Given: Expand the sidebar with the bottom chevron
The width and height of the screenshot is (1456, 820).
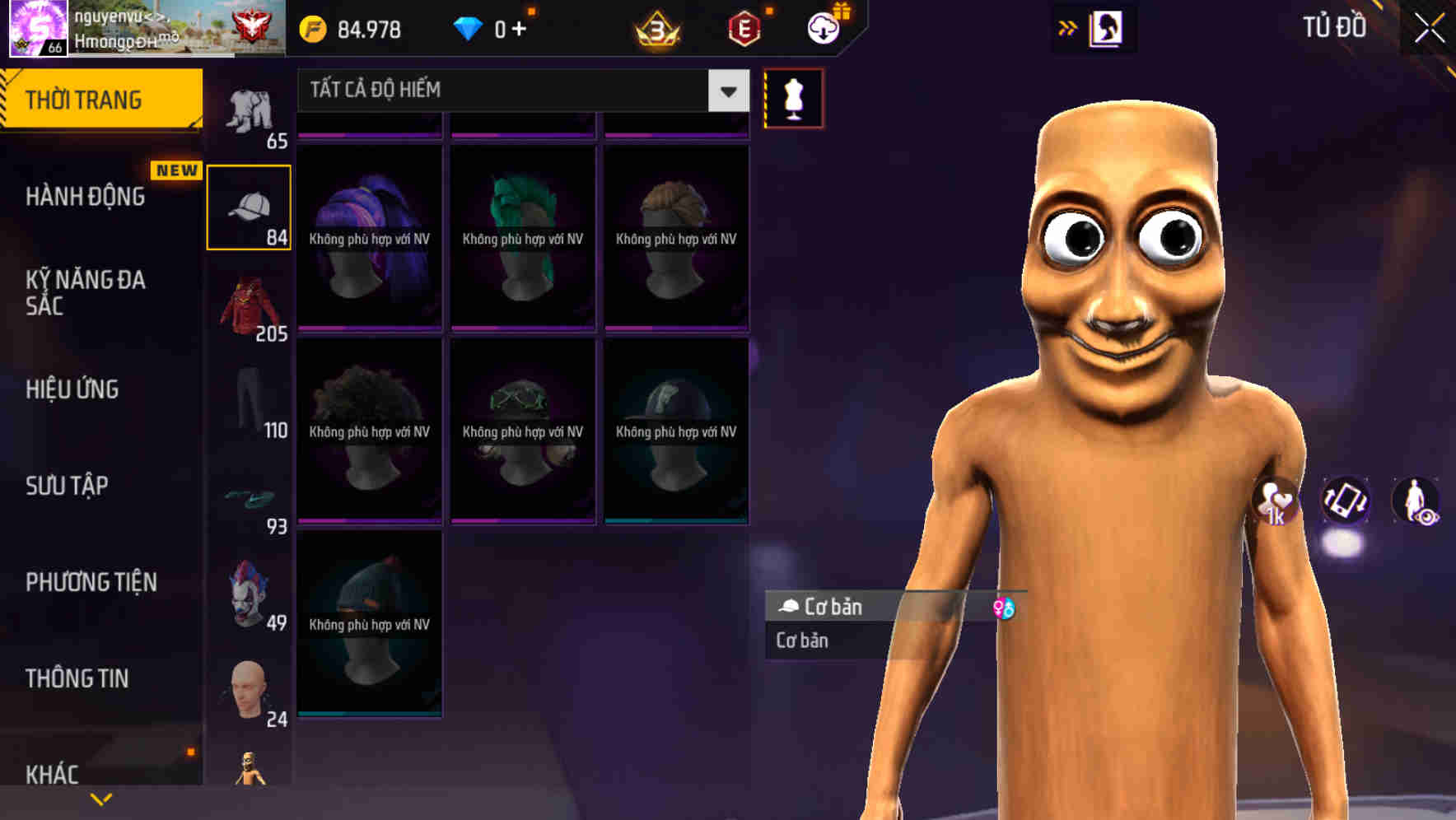Looking at the screenshot, I should click(101, 797).
